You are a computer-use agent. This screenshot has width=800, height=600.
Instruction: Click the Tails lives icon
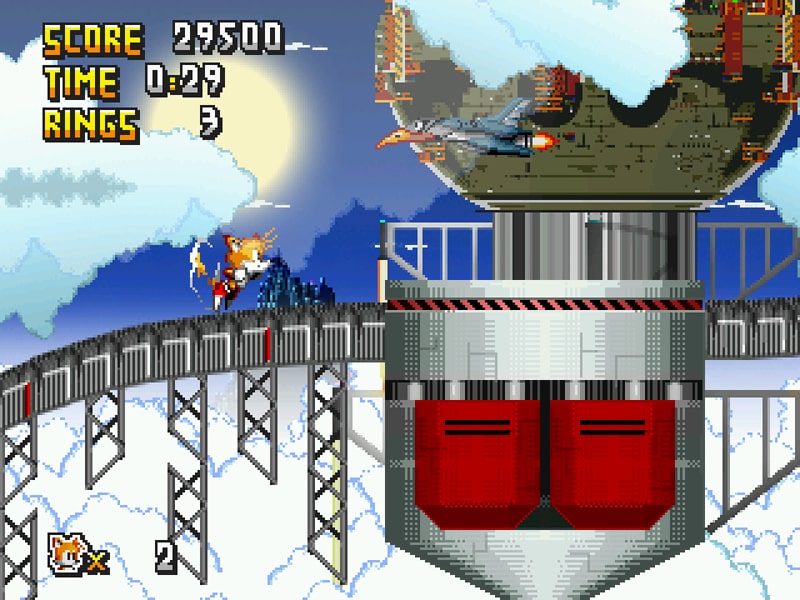[x=64, y=551]
